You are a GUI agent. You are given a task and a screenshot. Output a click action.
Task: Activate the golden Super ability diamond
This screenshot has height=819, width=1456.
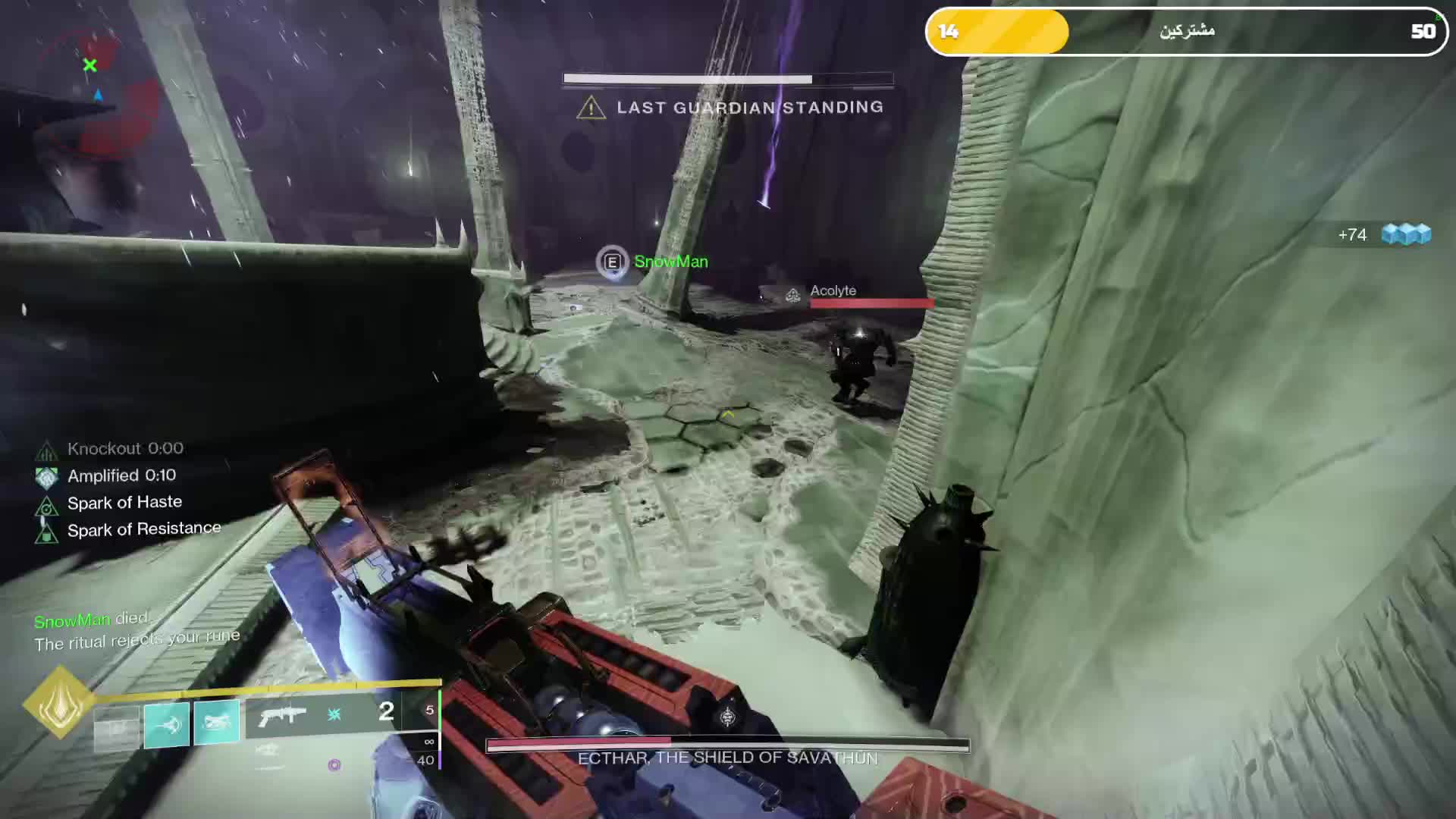pyautogui.click(x=59, y=703)
